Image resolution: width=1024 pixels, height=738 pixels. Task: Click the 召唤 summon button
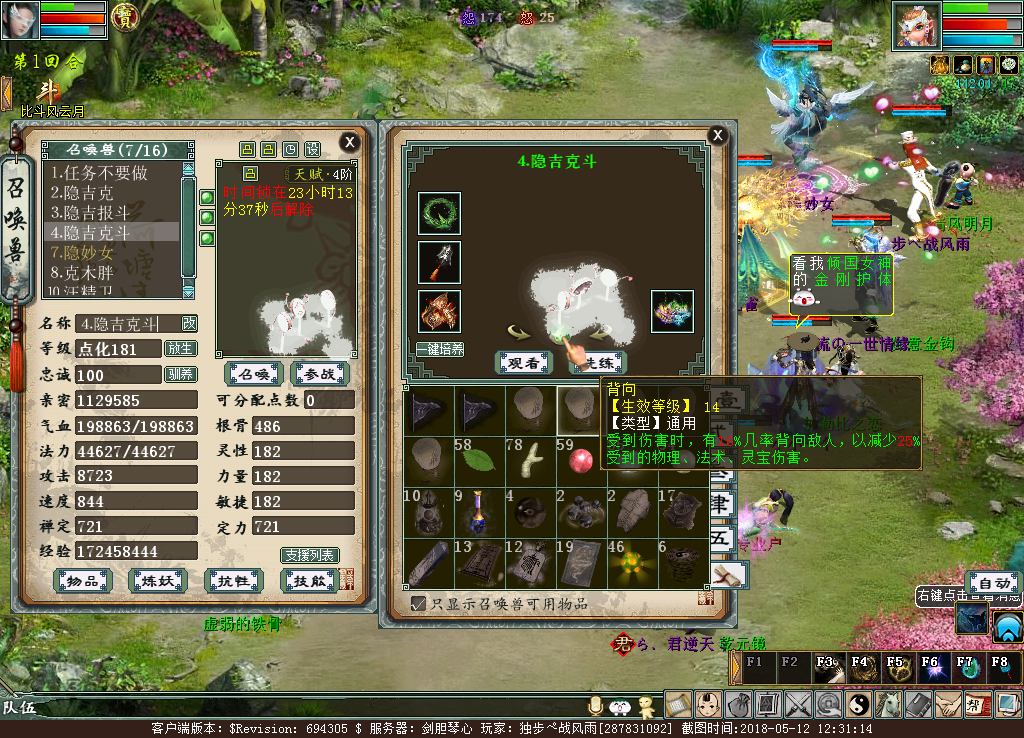click(x=254, y=374)
